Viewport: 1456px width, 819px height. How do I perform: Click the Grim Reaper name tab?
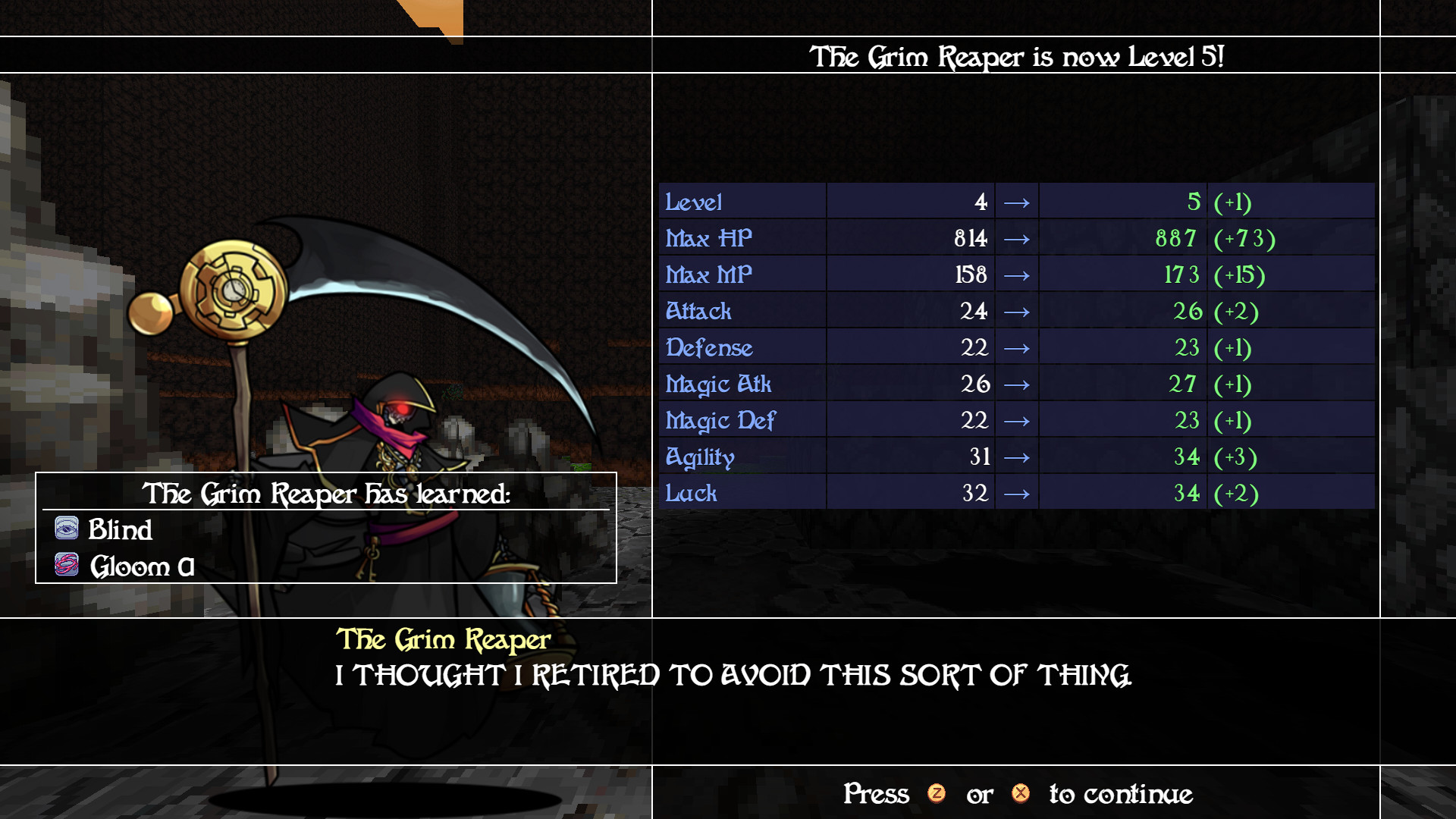coord(444,639)
